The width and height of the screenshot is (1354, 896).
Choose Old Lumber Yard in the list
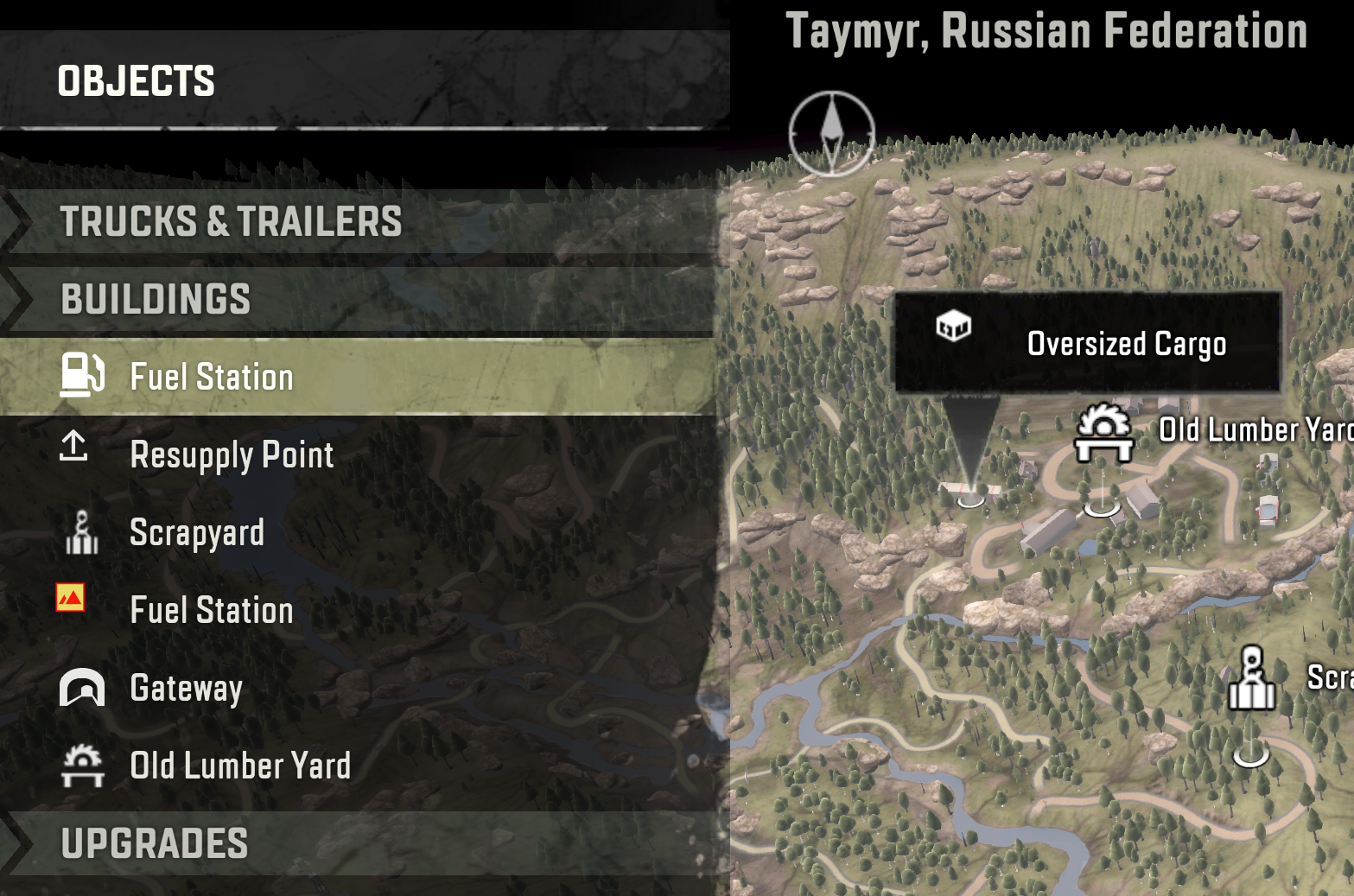click(x=240, y=766)
